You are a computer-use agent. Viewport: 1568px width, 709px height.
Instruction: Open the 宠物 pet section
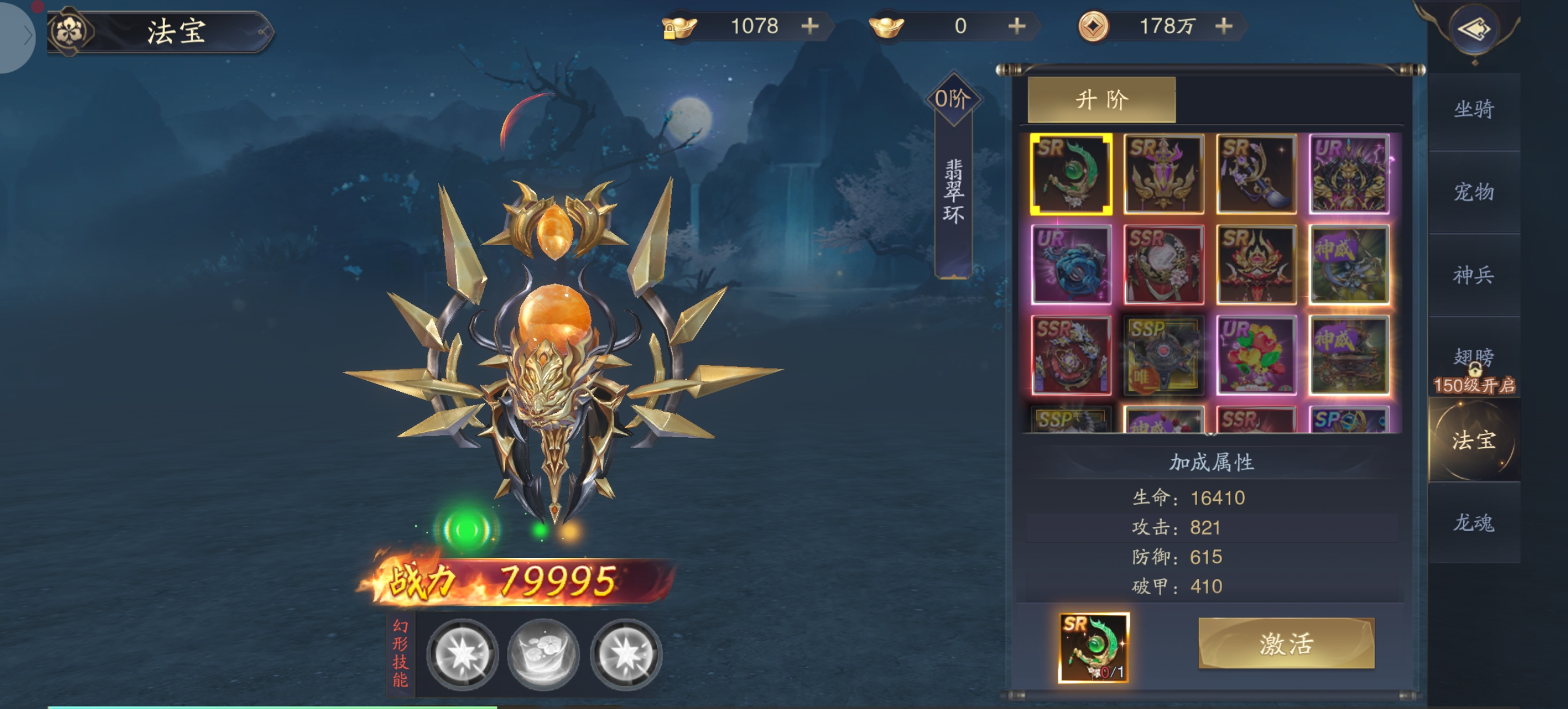tap(1473, 192)
